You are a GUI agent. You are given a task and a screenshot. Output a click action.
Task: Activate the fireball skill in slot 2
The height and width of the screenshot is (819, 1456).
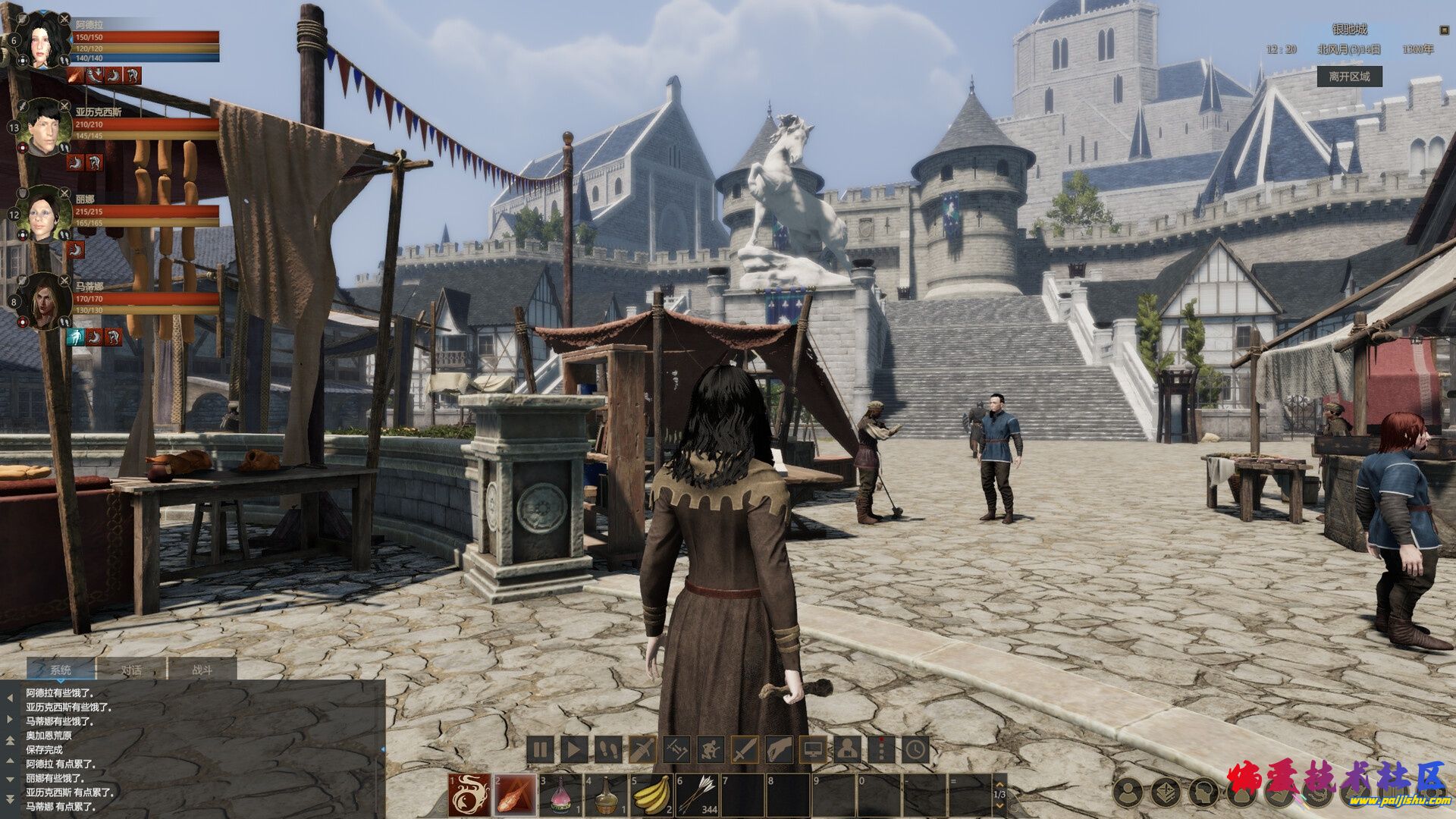tap(515, 795)
